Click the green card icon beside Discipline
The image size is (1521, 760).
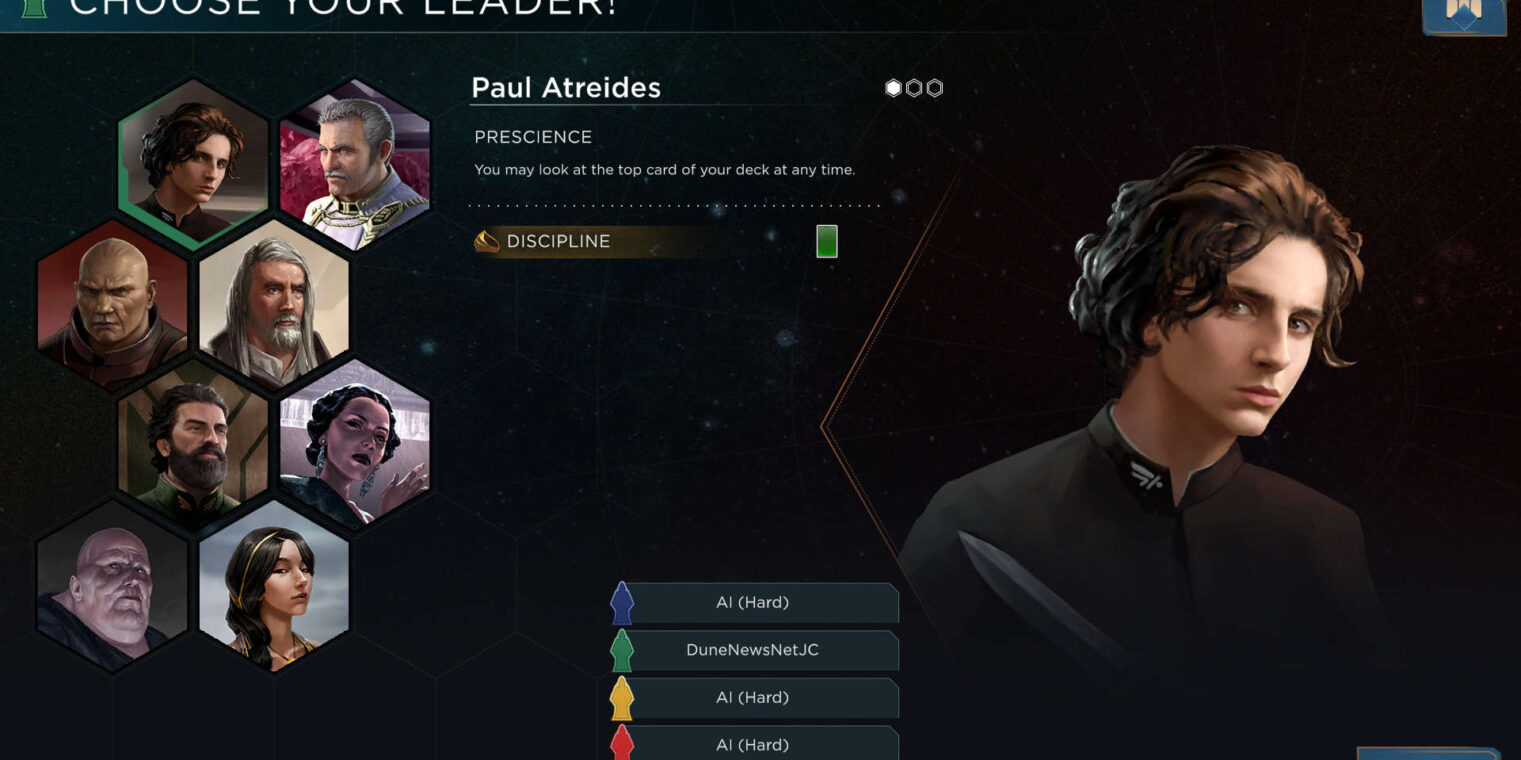(826, 242)
